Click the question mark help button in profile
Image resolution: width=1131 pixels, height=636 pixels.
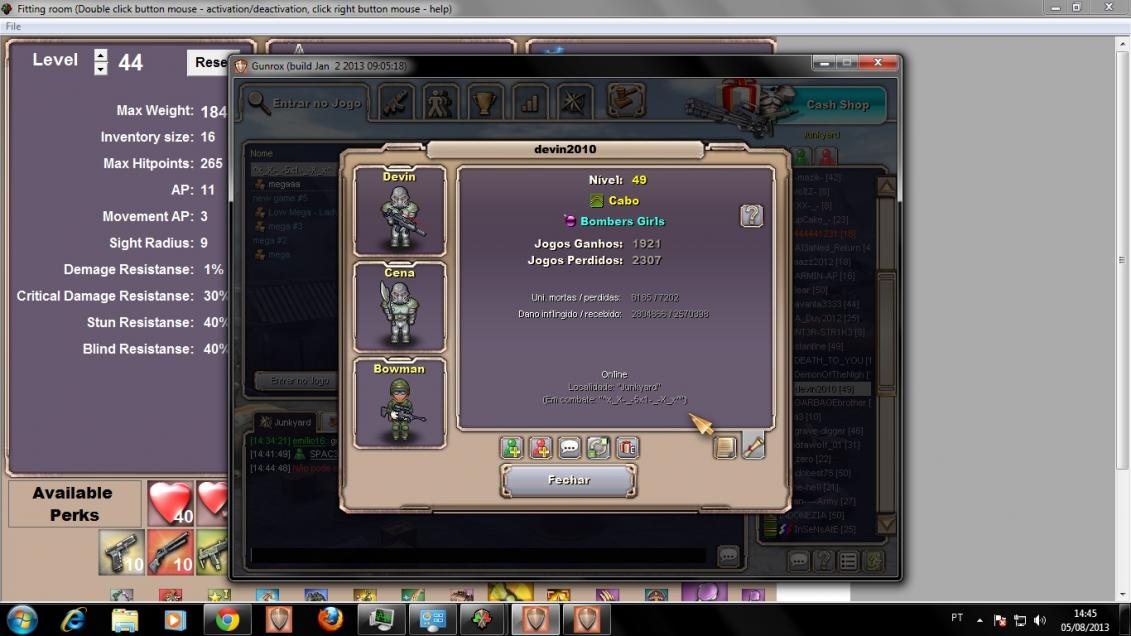pyautogui.click(x=751, y=215)
